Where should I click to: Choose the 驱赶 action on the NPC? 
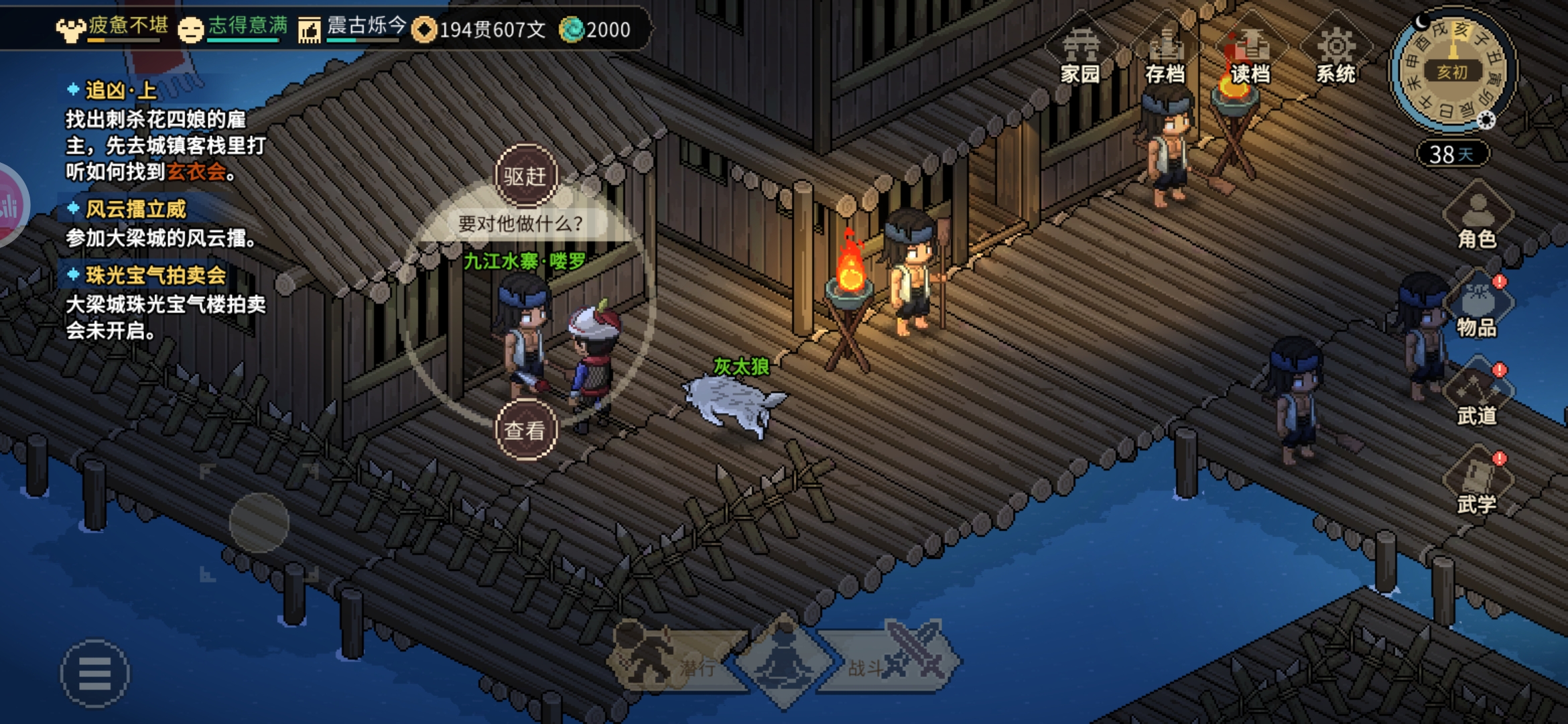click(x=525, y=176)
